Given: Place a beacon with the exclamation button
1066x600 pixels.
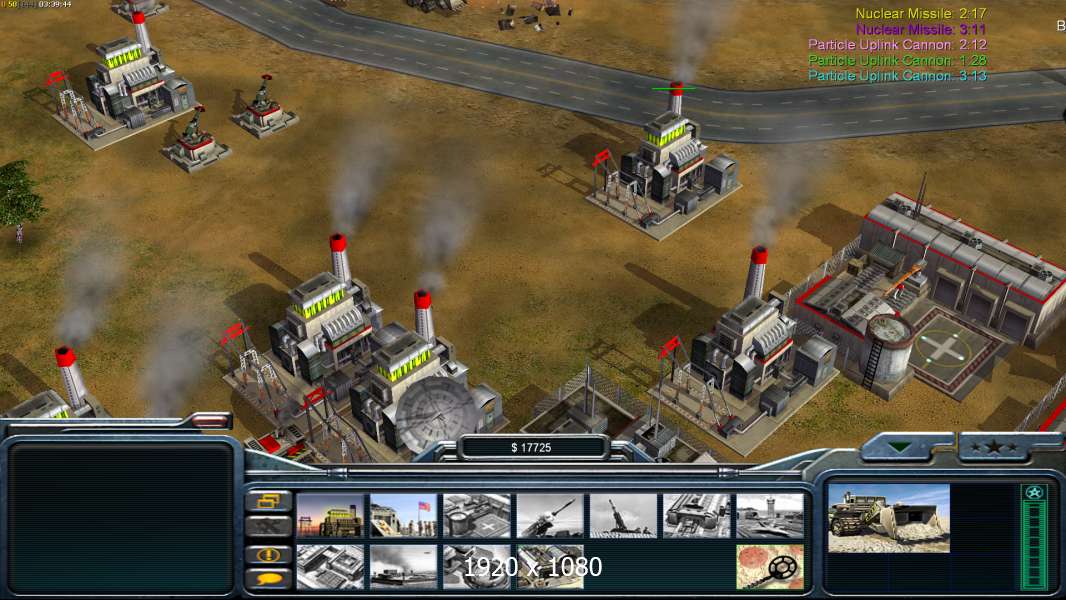Looking at the screenshot, I should (x=269, y=554).
